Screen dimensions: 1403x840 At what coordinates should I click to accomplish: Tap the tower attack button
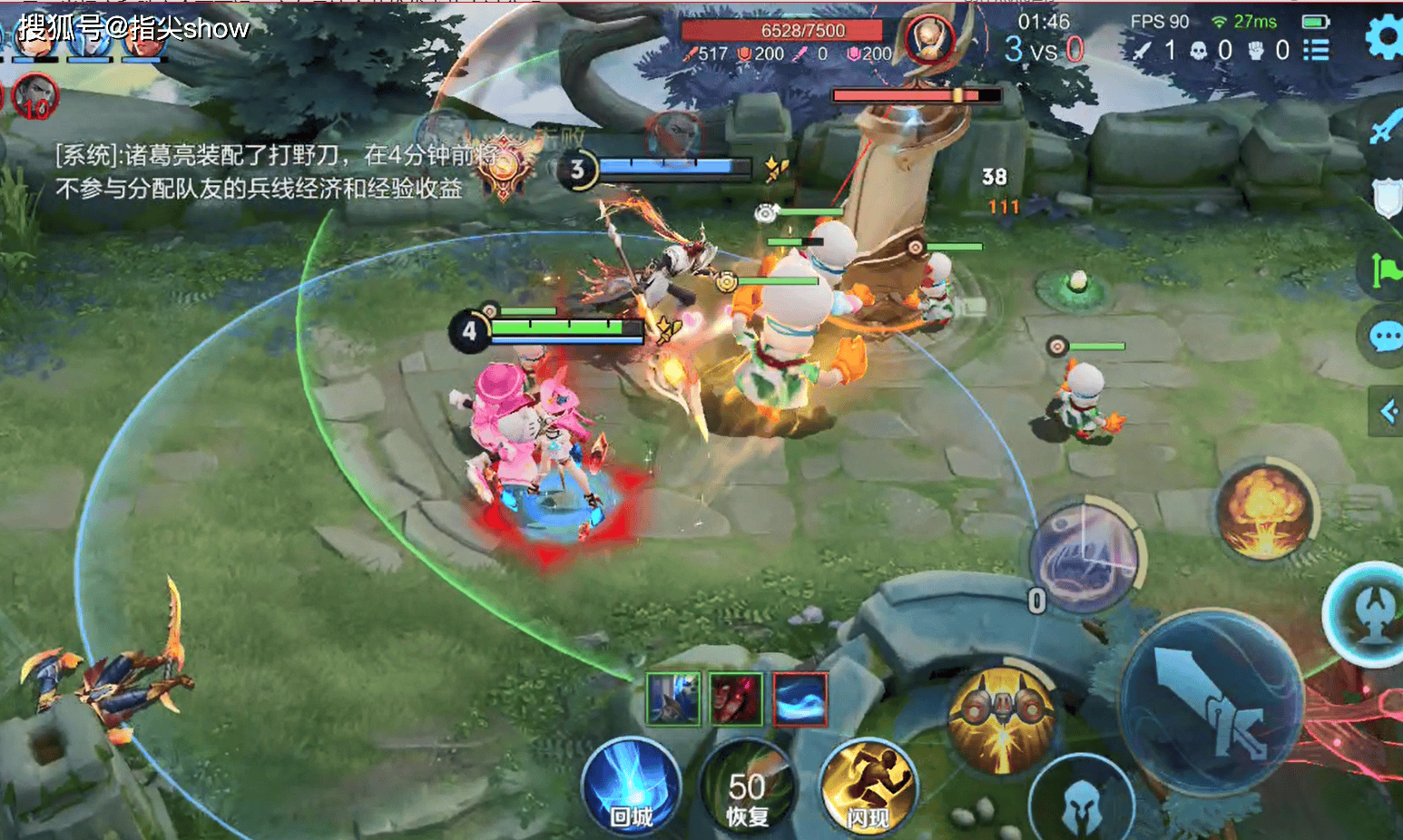tap(1369, 613)
